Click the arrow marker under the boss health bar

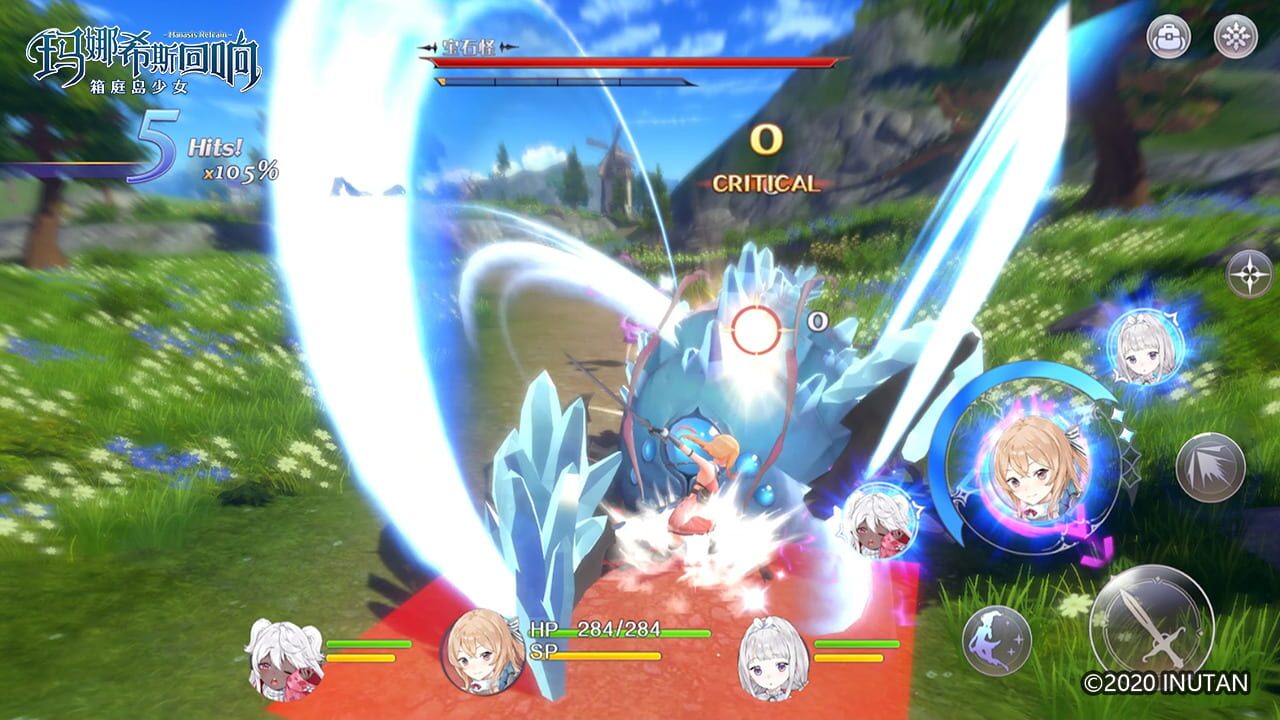pos(443,80)
